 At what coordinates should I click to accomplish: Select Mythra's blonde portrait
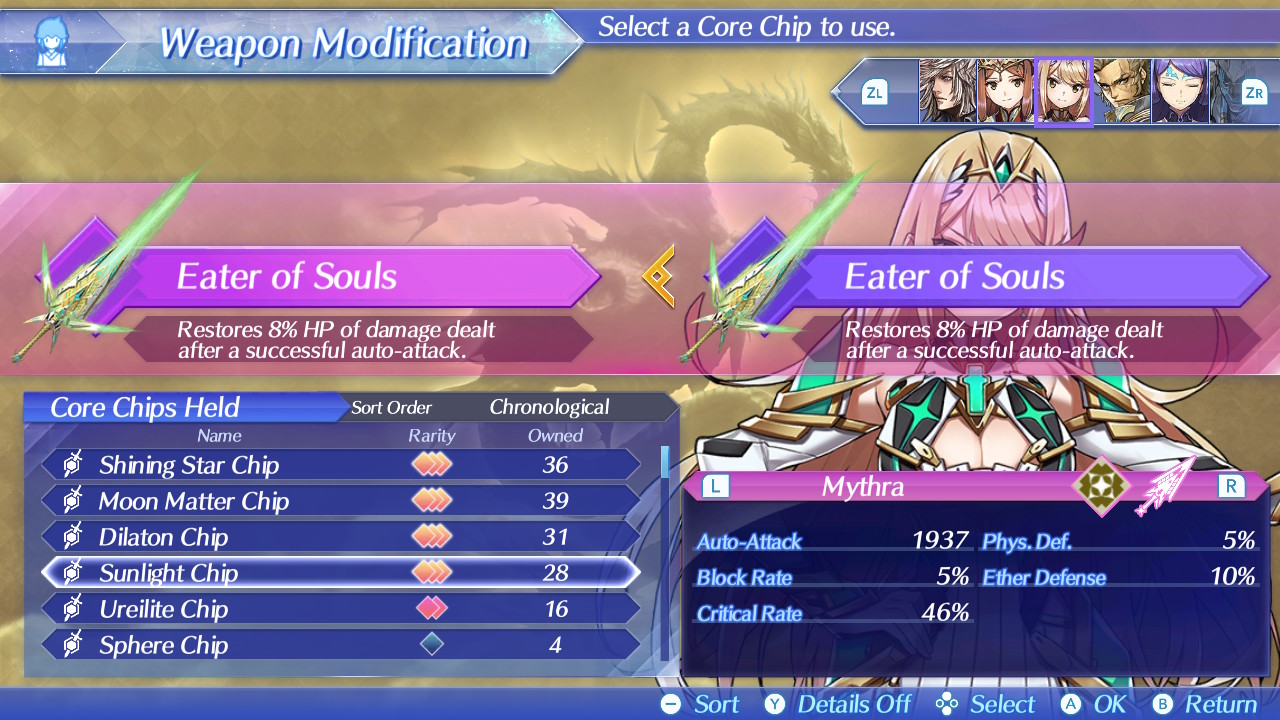tap(1063, 91)
